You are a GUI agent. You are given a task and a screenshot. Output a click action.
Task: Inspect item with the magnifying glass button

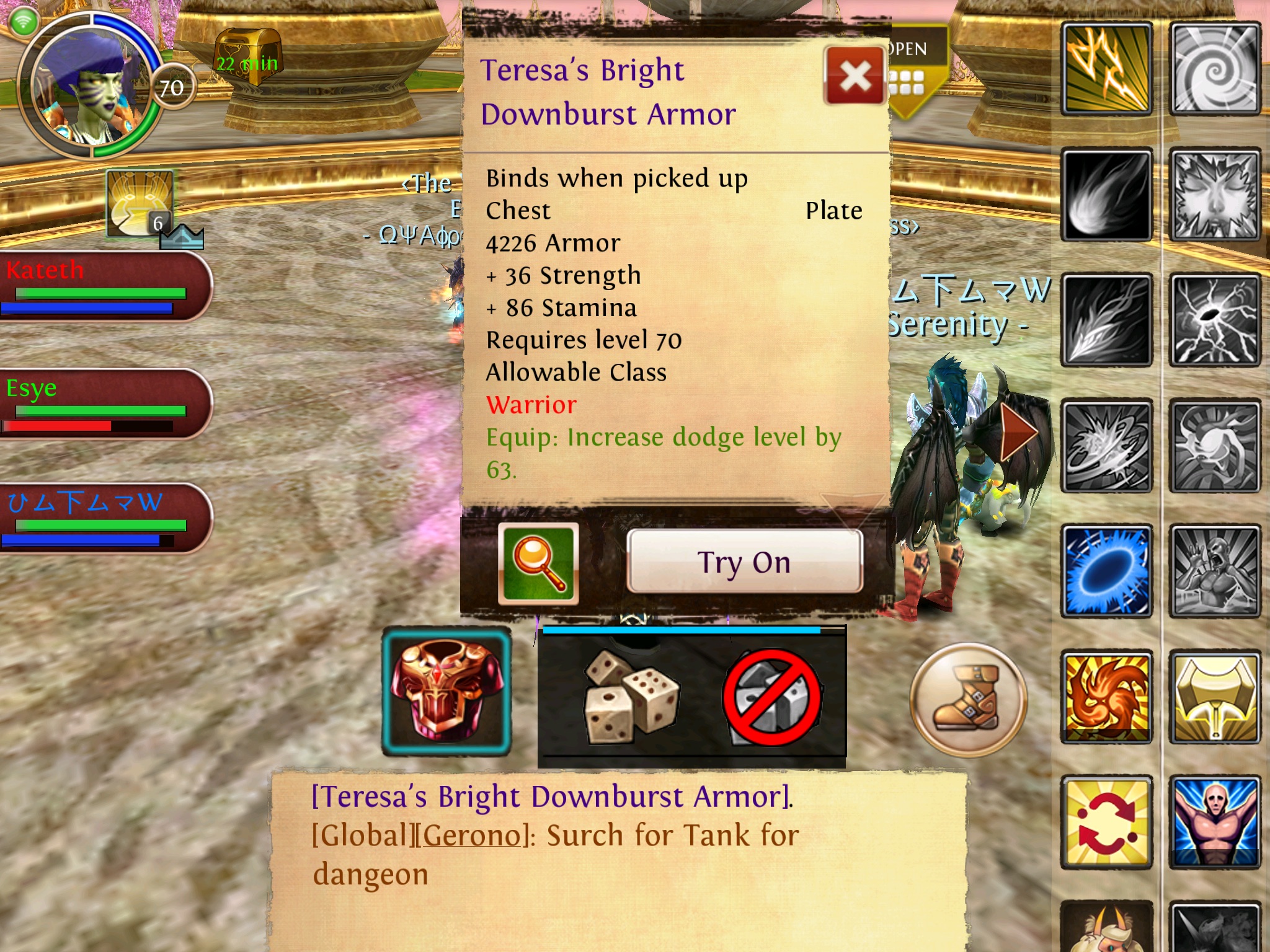pyautogui.click(x=538, y=563)
